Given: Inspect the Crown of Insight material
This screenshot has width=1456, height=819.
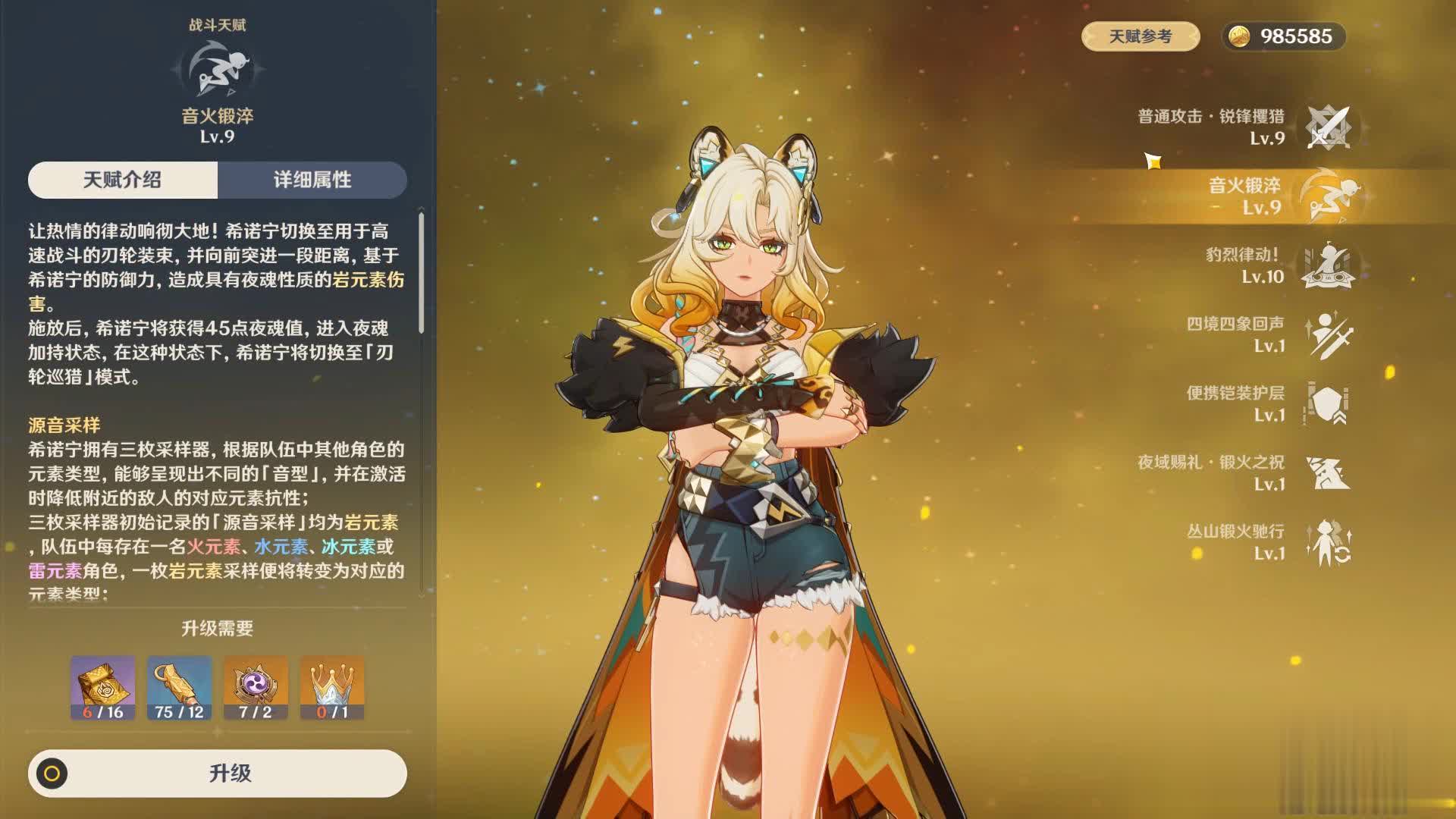Looking at the screenshot, I should tap(332, 687).
